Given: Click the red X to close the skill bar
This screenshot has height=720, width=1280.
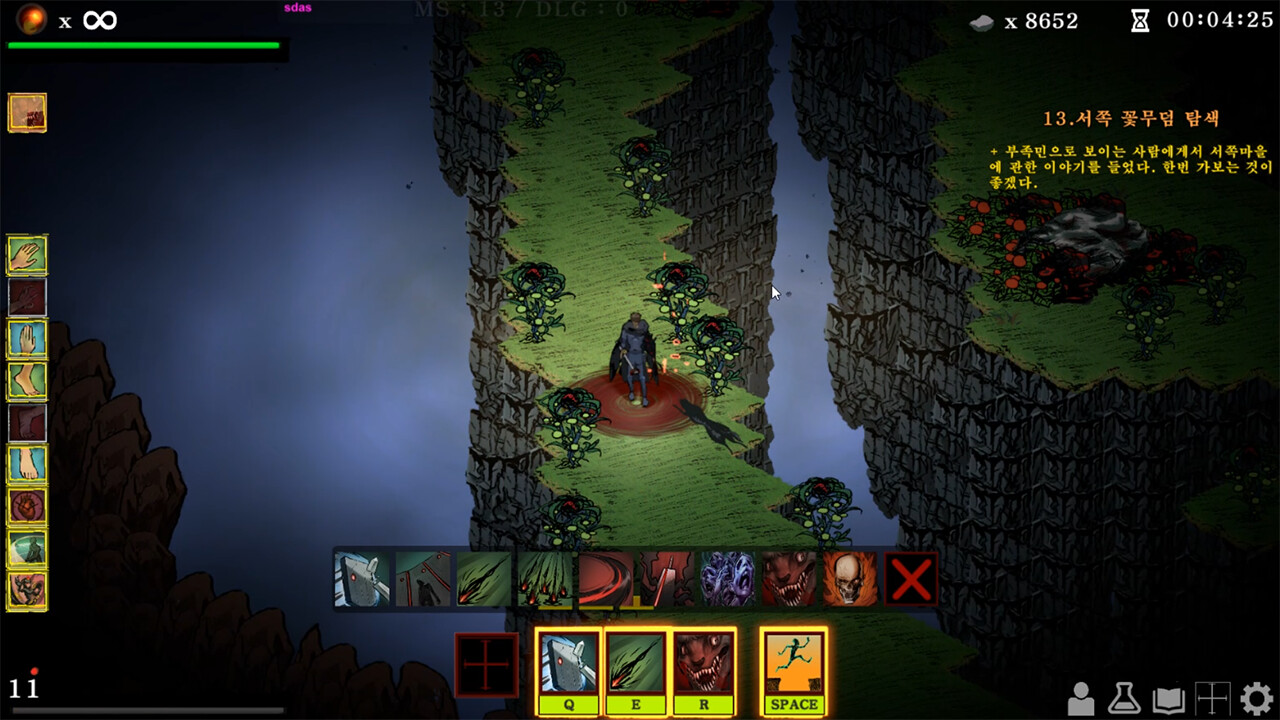Looking at the screenshot, I should point(910,577).
